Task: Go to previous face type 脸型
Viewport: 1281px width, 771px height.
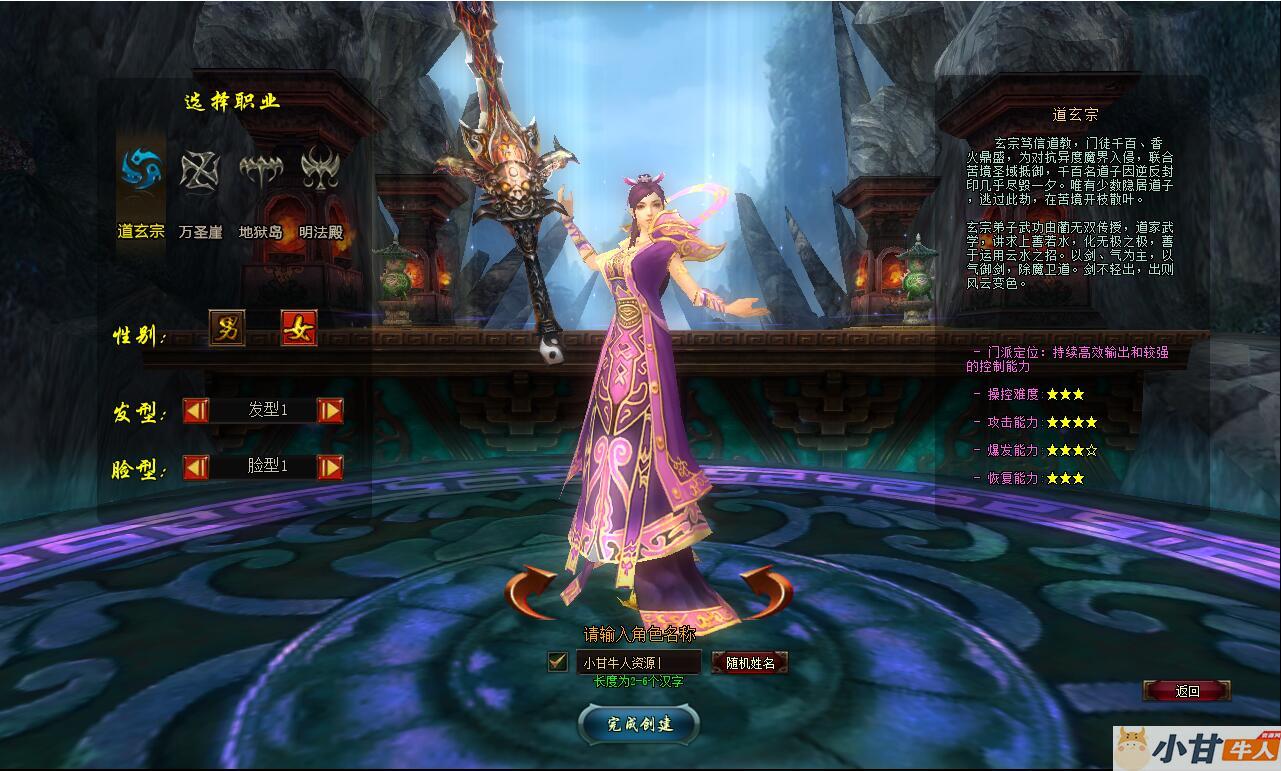Action: pyautogui.click(x=196, y=467)
